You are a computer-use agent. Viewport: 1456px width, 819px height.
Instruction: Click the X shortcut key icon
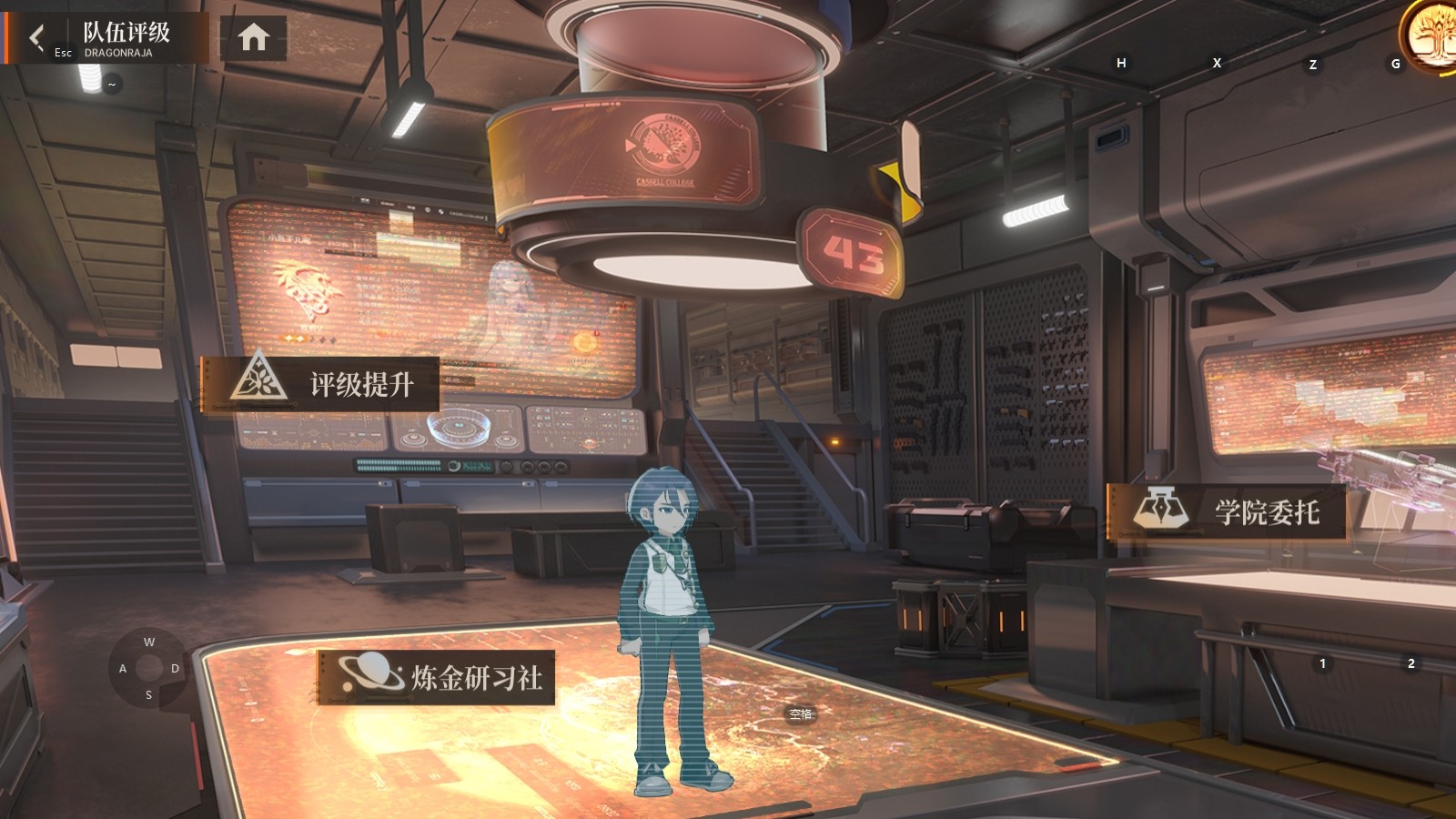1216,64
